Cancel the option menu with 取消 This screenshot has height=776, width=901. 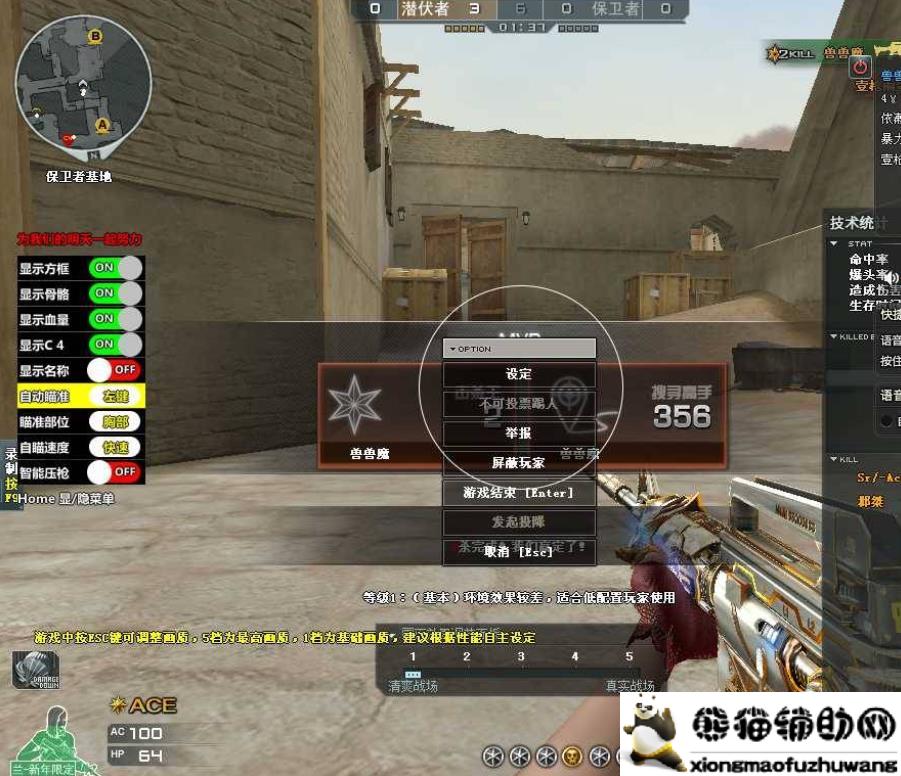(519, 551)
